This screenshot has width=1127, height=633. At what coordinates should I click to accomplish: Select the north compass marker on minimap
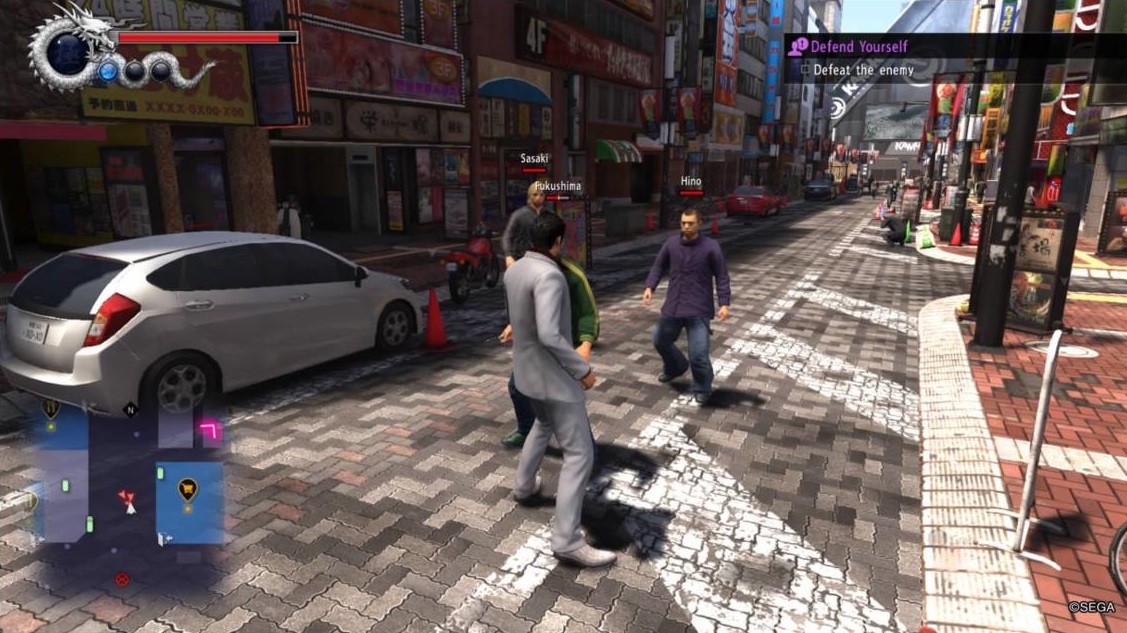point(129,408)
